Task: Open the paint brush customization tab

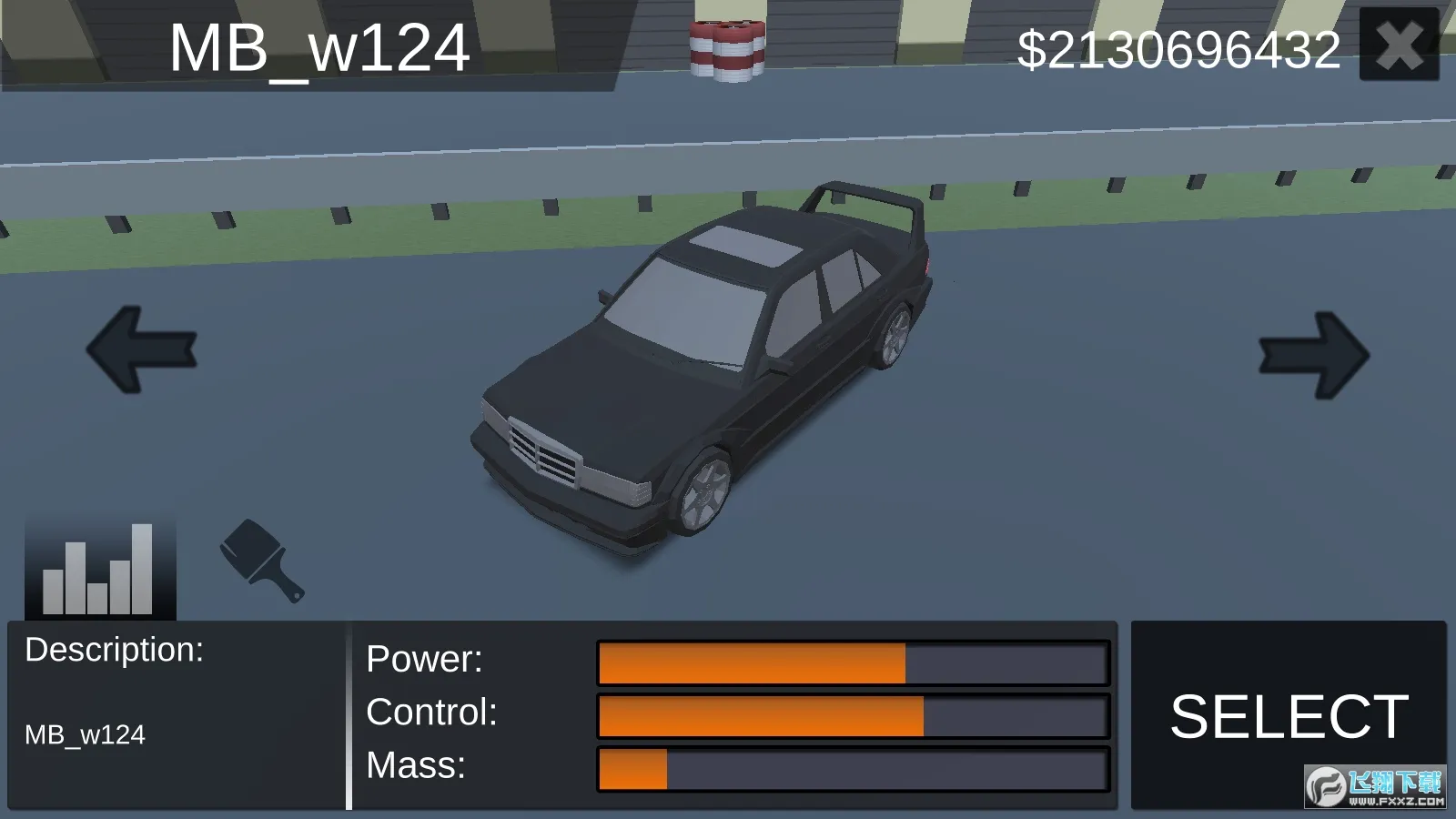Action: point(262,561)
